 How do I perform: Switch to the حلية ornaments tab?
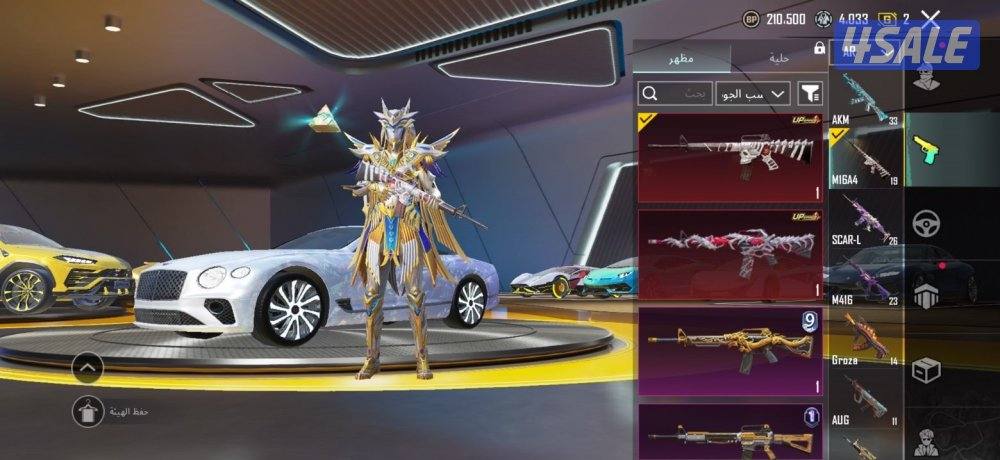point(779,59)
